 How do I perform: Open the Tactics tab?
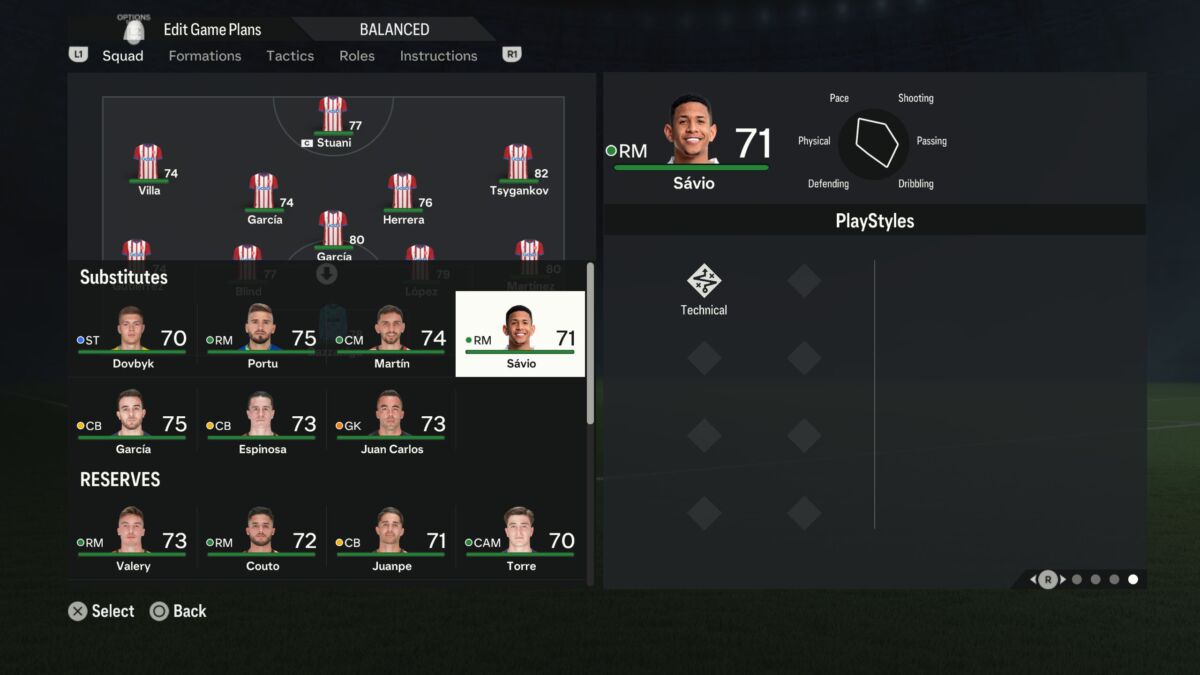290,56
